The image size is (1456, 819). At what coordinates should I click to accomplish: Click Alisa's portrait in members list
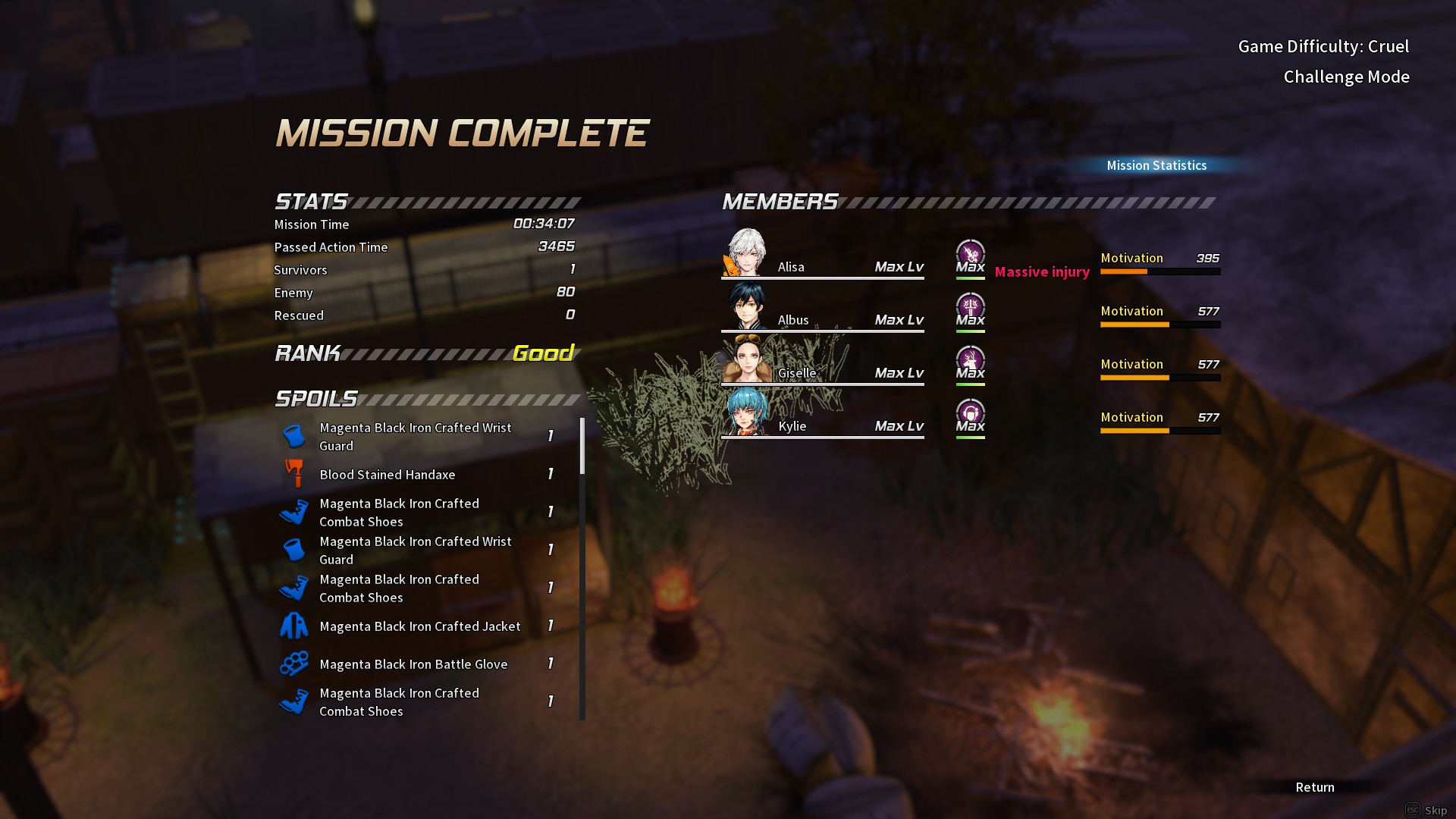[x=747, y=253]
